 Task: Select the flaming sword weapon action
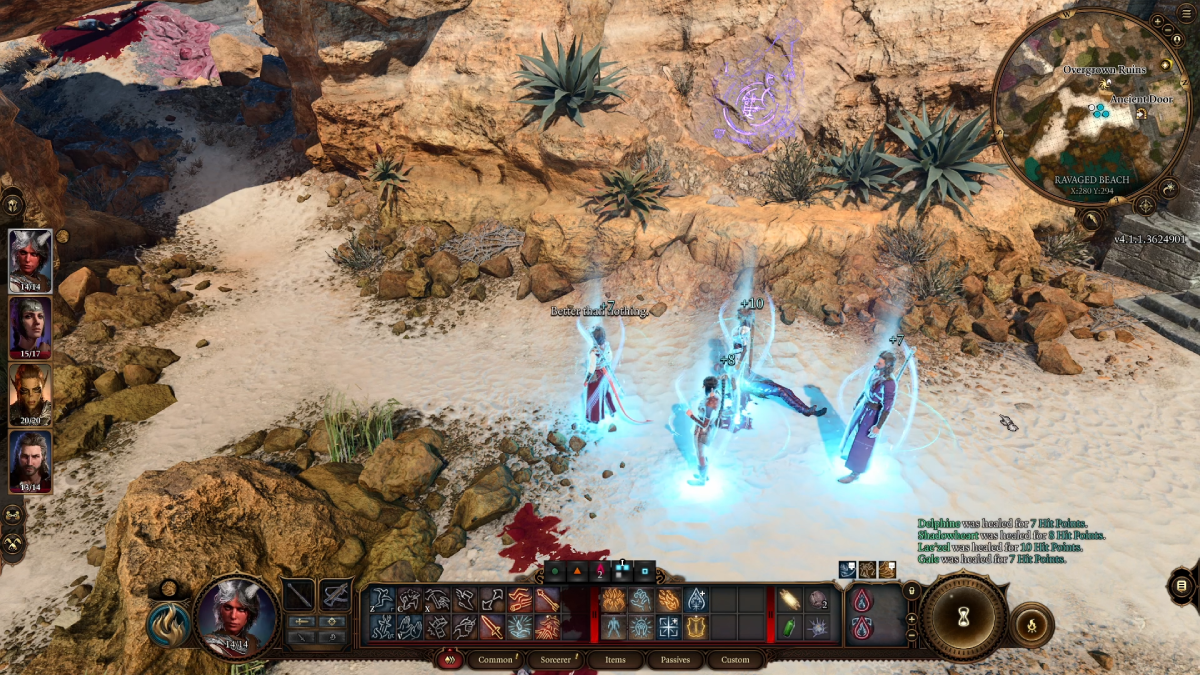click(x=492, y=627)
